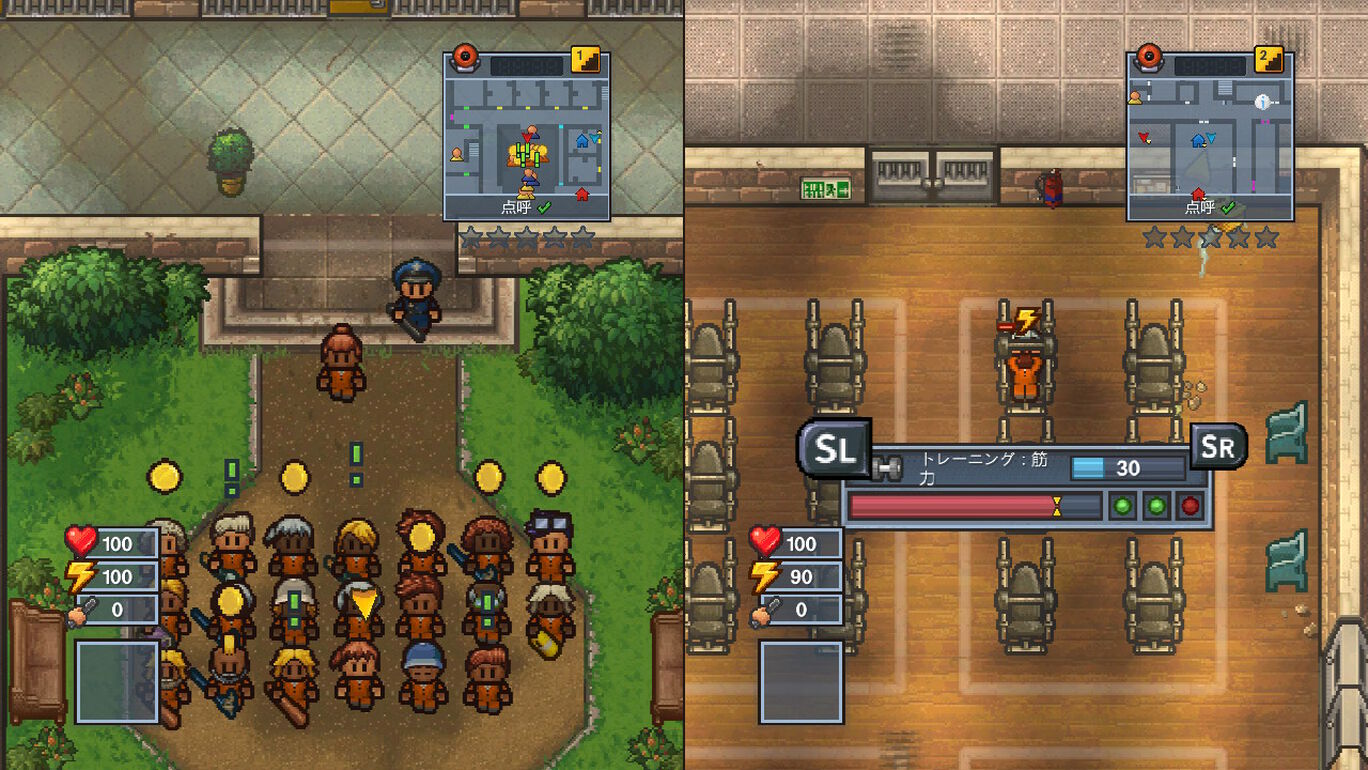The height and width of the screenshot is (770, 1368).
Task: Click the blue downward arrow on Player 2's minimap
Action: coord(1210,137)
